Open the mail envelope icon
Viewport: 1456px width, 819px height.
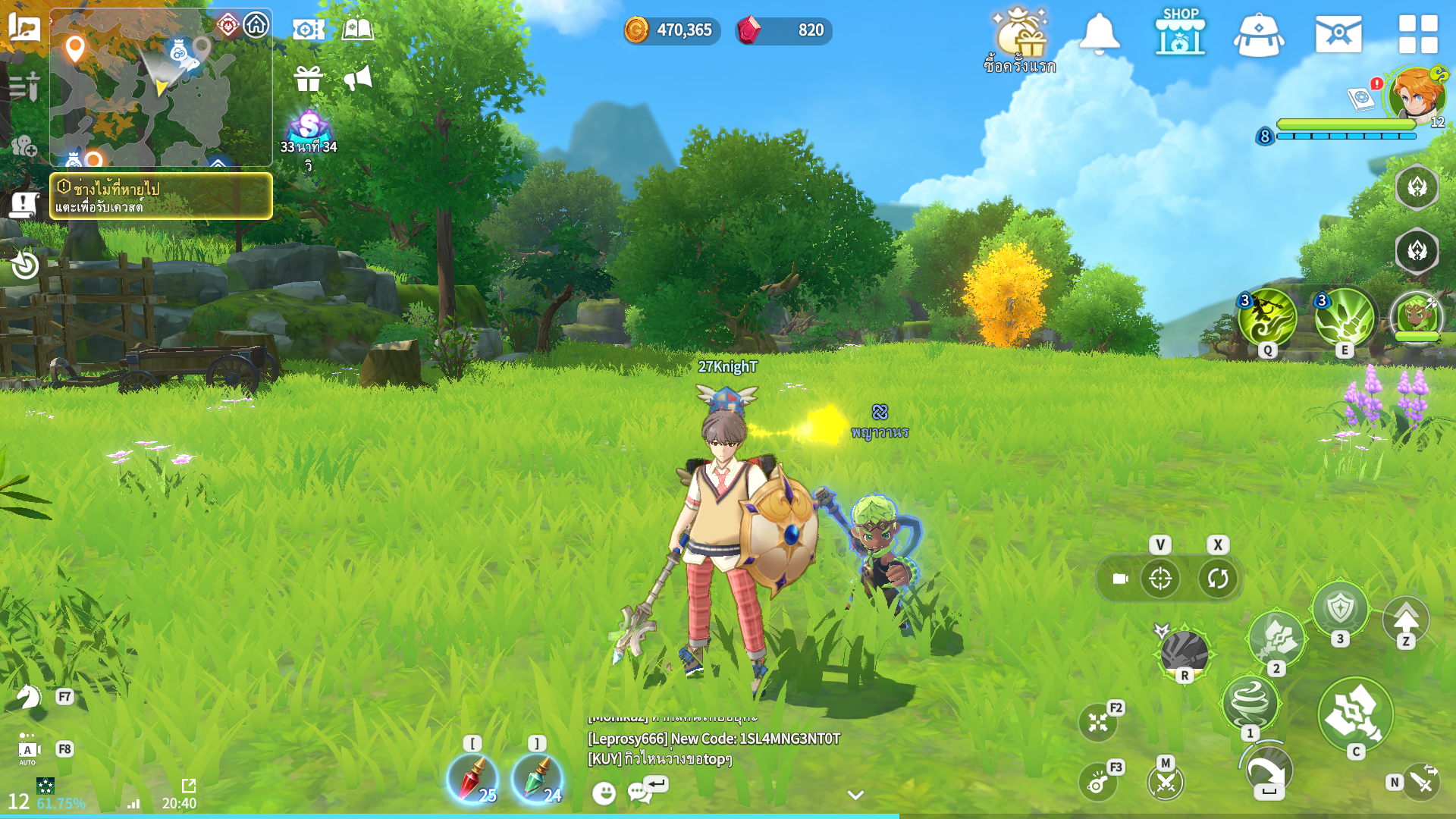pyautogui.click(x=1338, y=34)
